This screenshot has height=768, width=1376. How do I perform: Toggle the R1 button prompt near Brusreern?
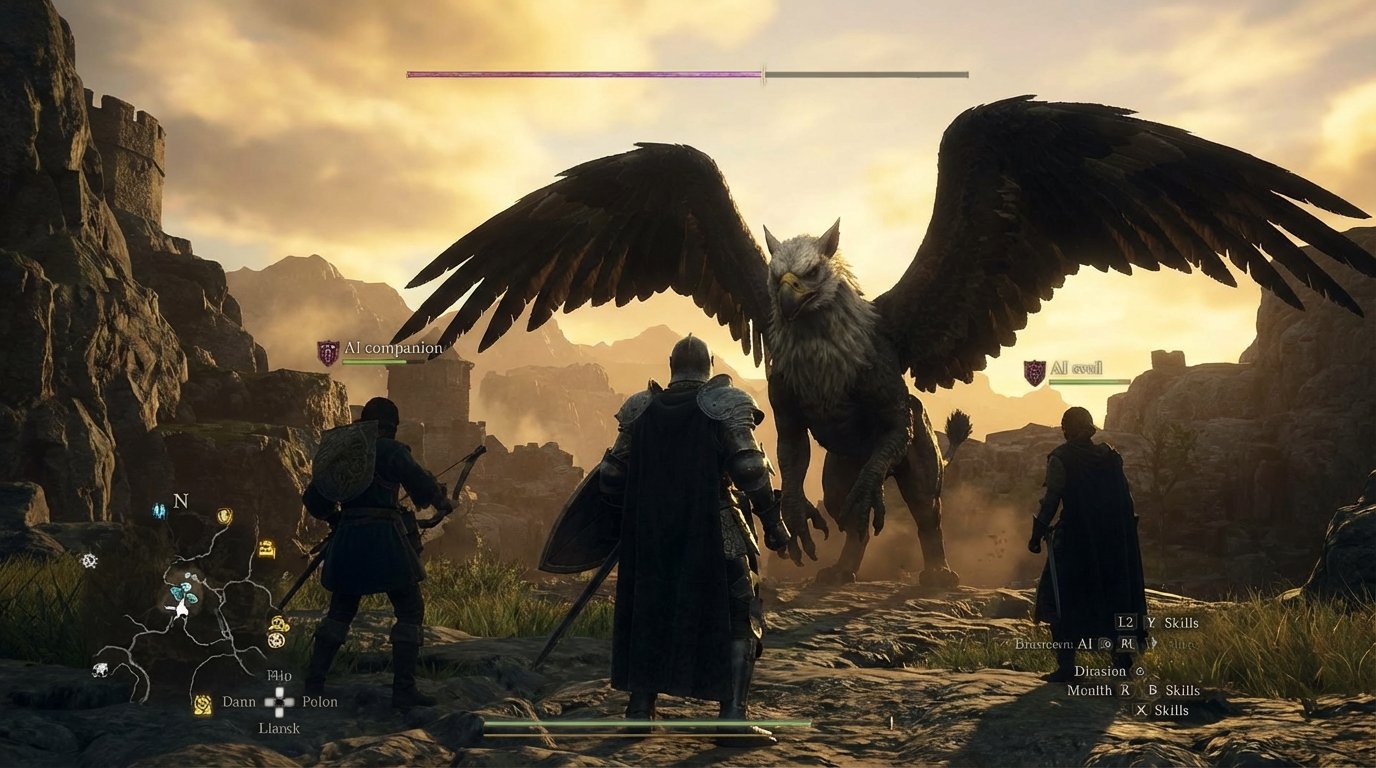pyautogui.click(x=1125, y=645)
